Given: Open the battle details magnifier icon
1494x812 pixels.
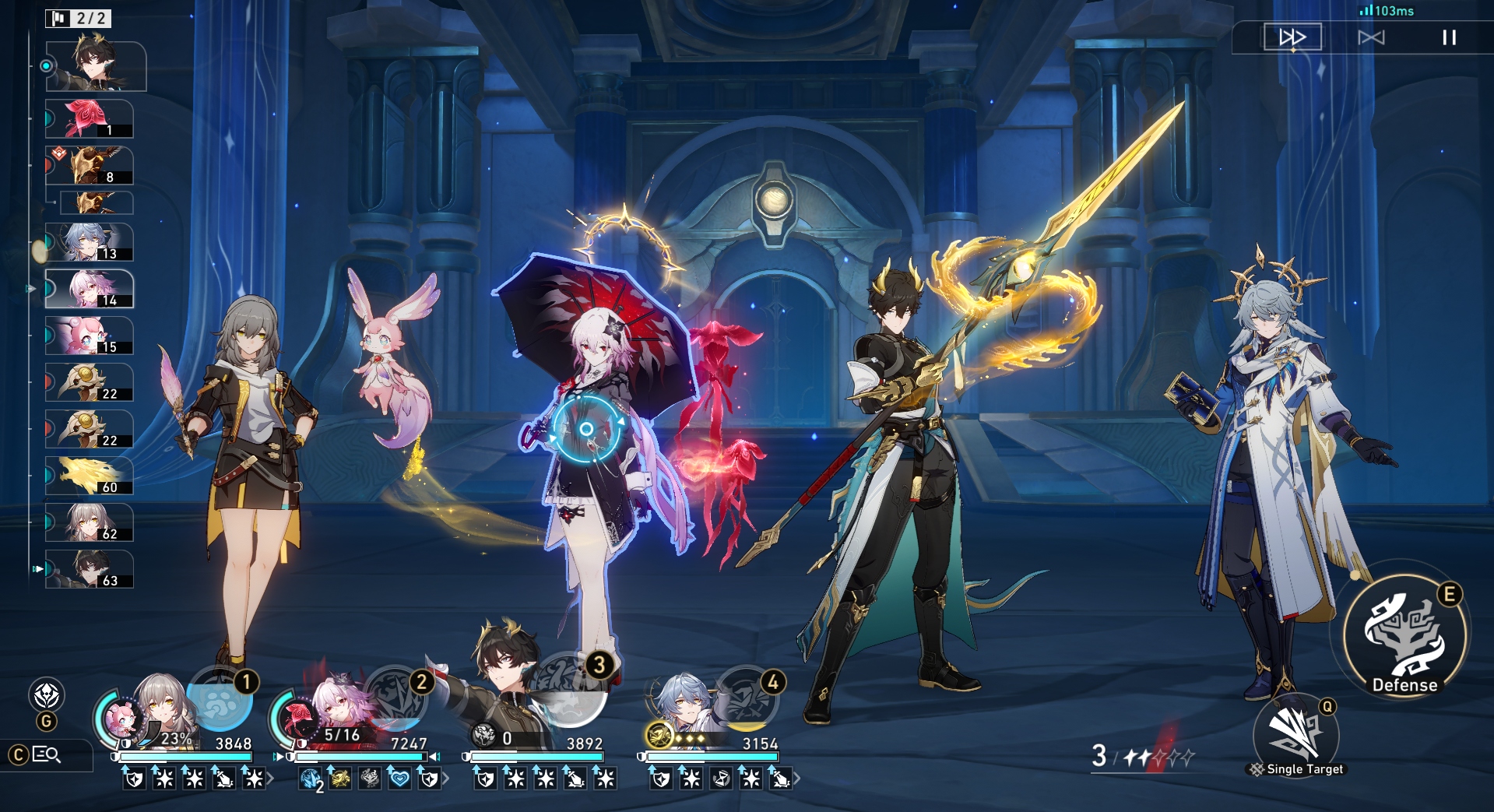Looking at the screenshot, I should click(x=46, y=754).
